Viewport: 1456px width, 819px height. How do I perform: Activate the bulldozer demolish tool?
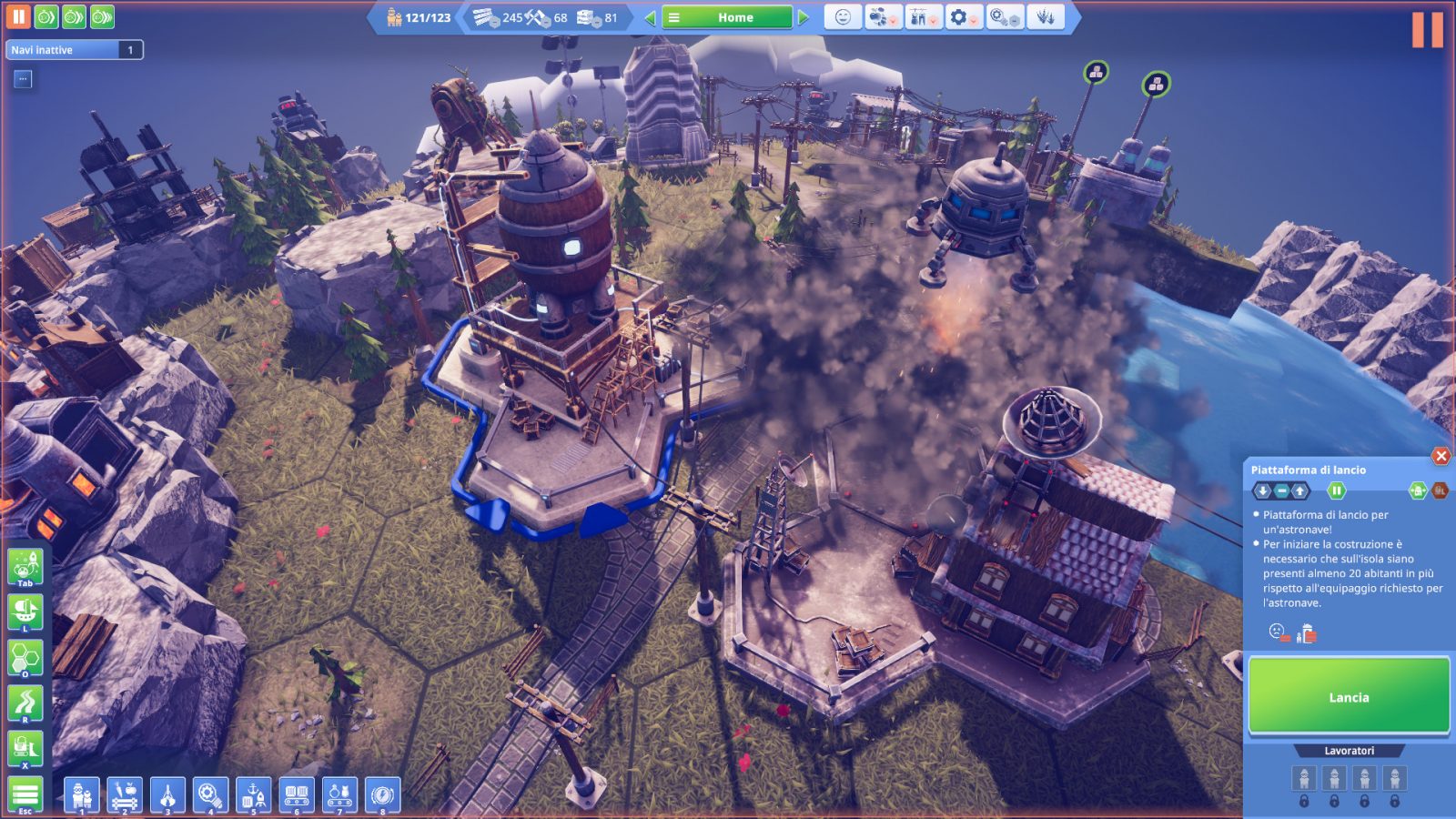click(x=25, y=749)
